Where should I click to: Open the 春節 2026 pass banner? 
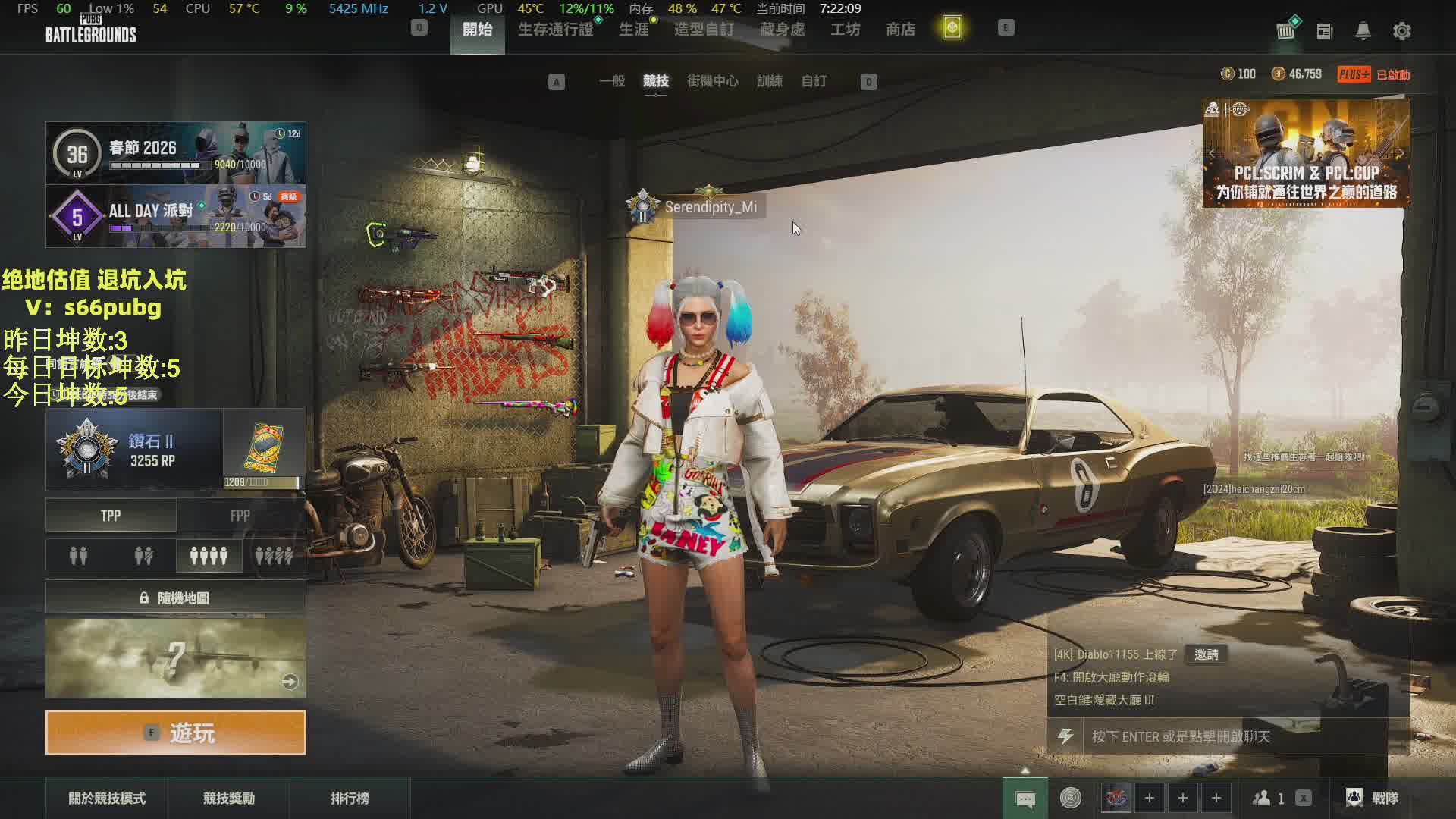coord(176,153)
